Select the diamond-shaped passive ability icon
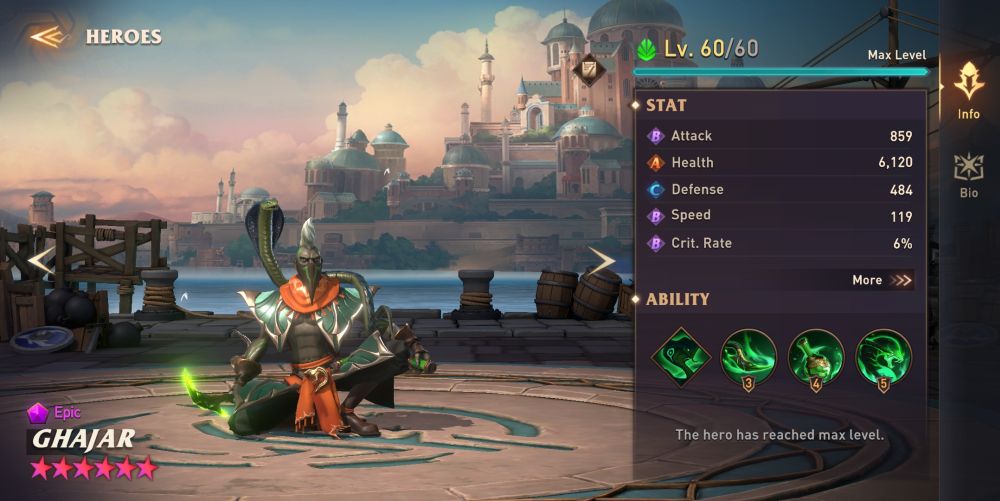This screenshot has width=1000, height=501. (681, 357)
